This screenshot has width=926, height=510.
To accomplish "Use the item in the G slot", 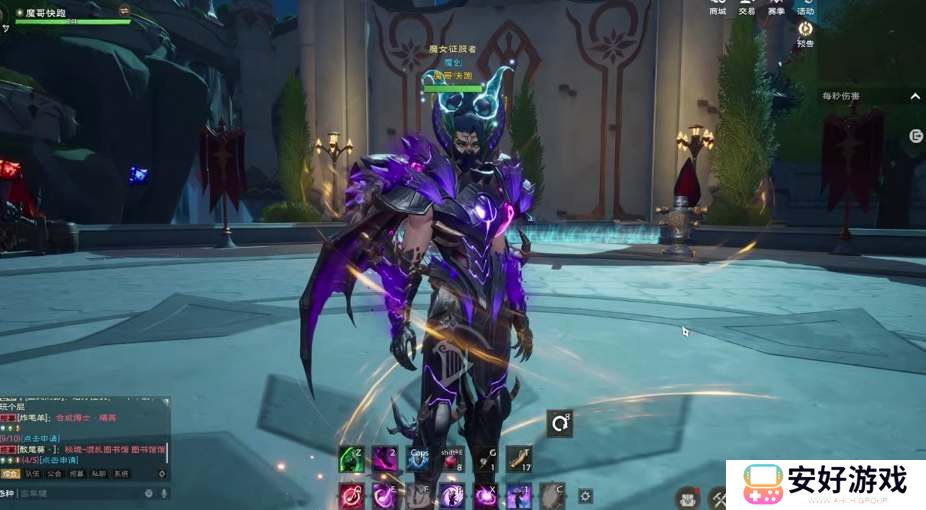I will [486, 459].
